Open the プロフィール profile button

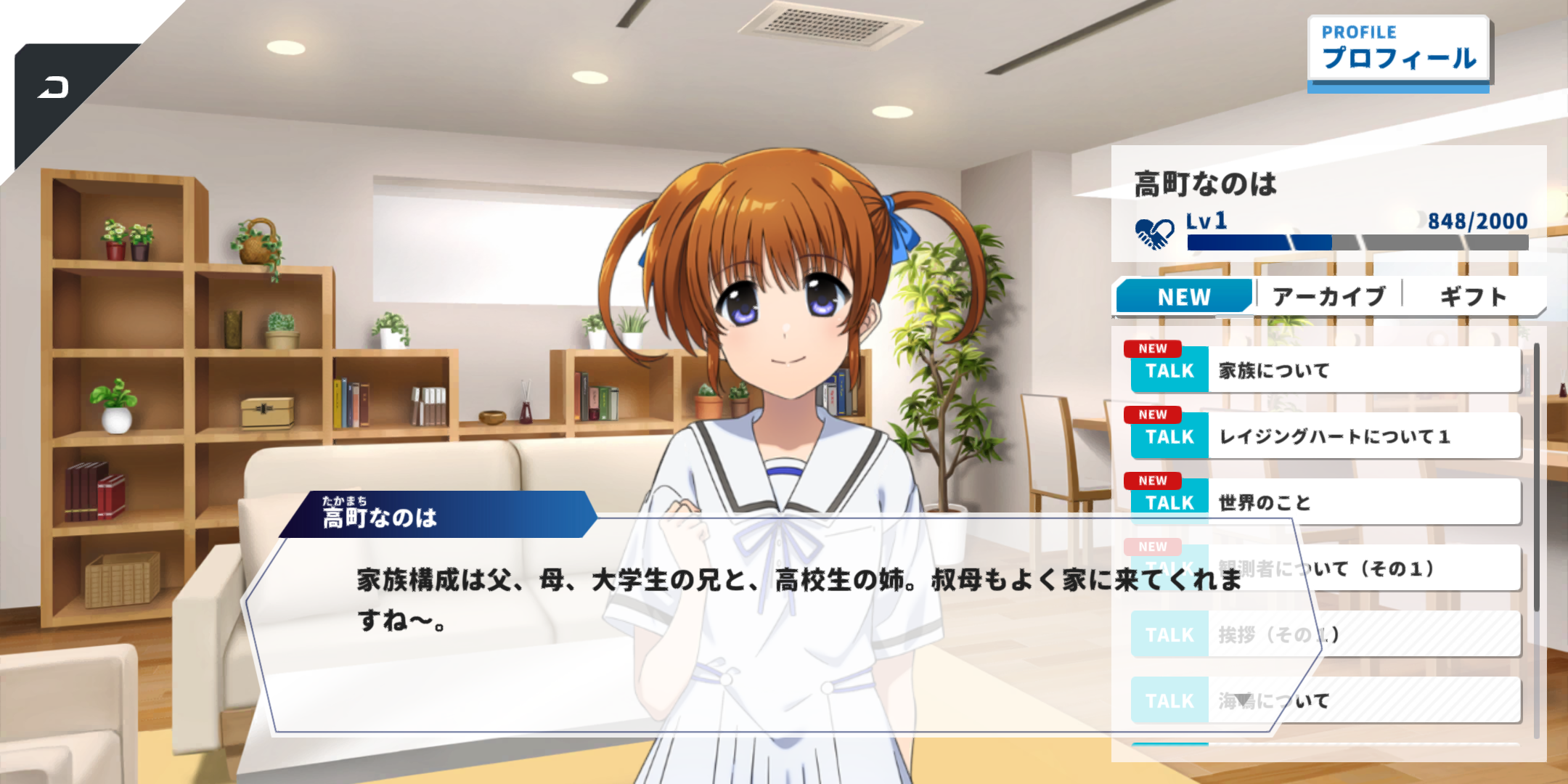[x=1397, y=51]
